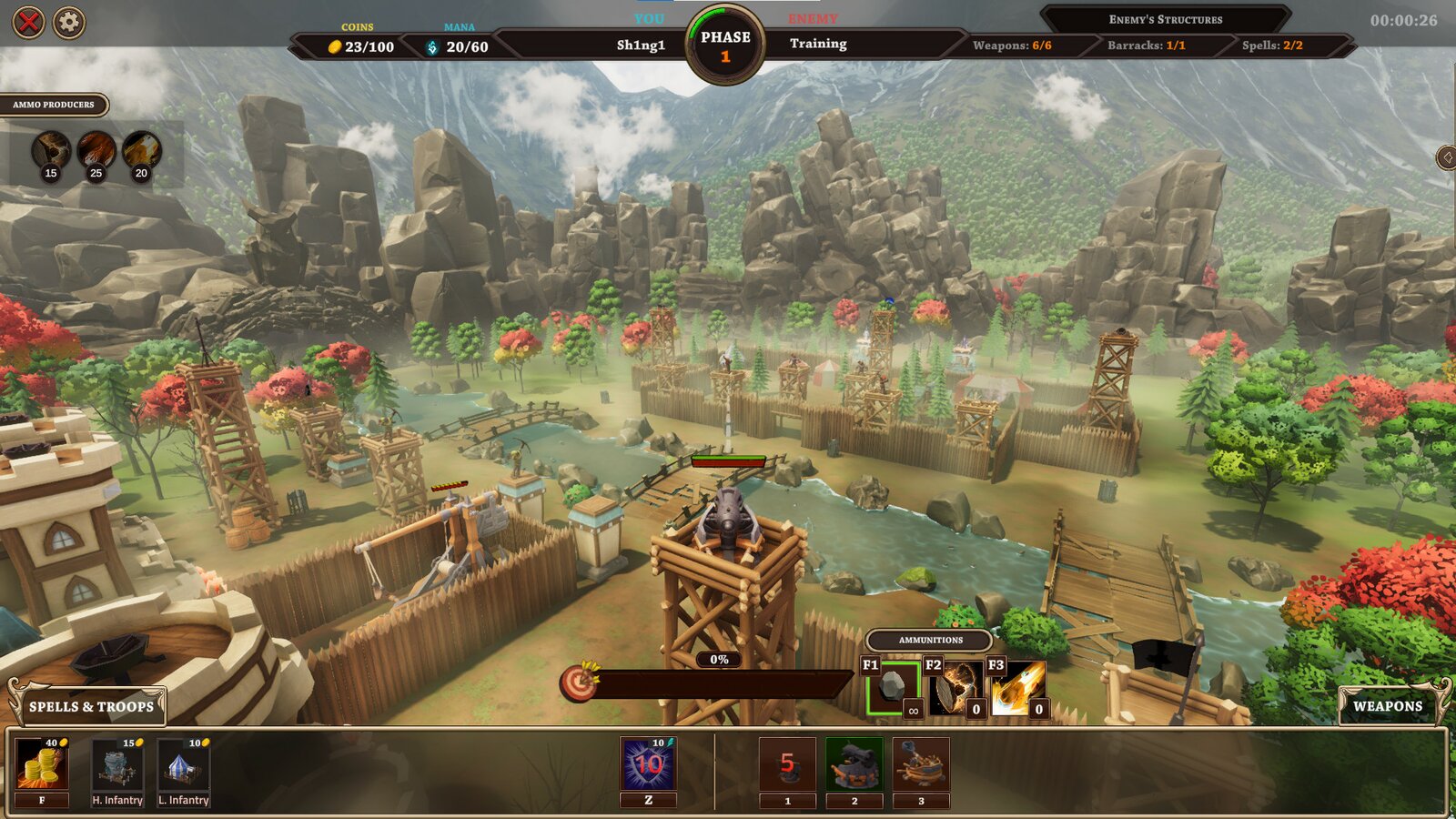Open the right-edge side panel arrow
Screen dimensions: 1456x819
point(1447,157)
